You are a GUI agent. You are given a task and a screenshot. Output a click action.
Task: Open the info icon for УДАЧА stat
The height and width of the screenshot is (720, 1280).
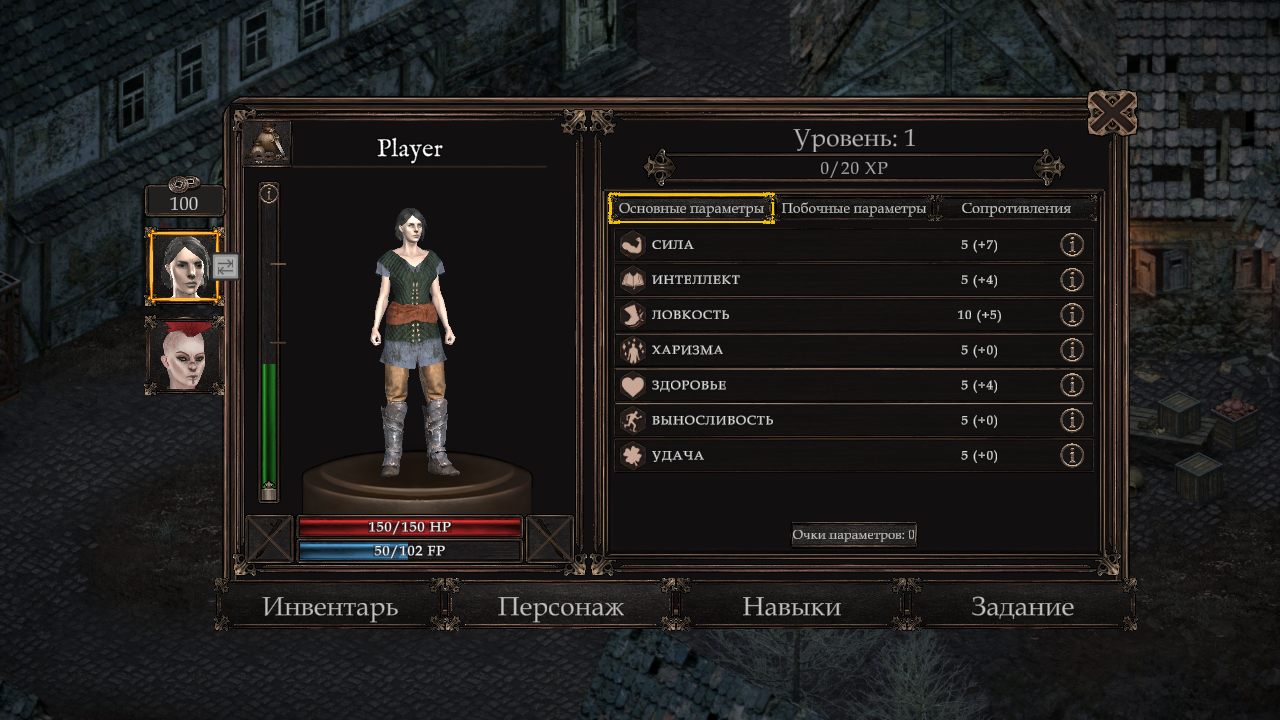[1072, 454]
